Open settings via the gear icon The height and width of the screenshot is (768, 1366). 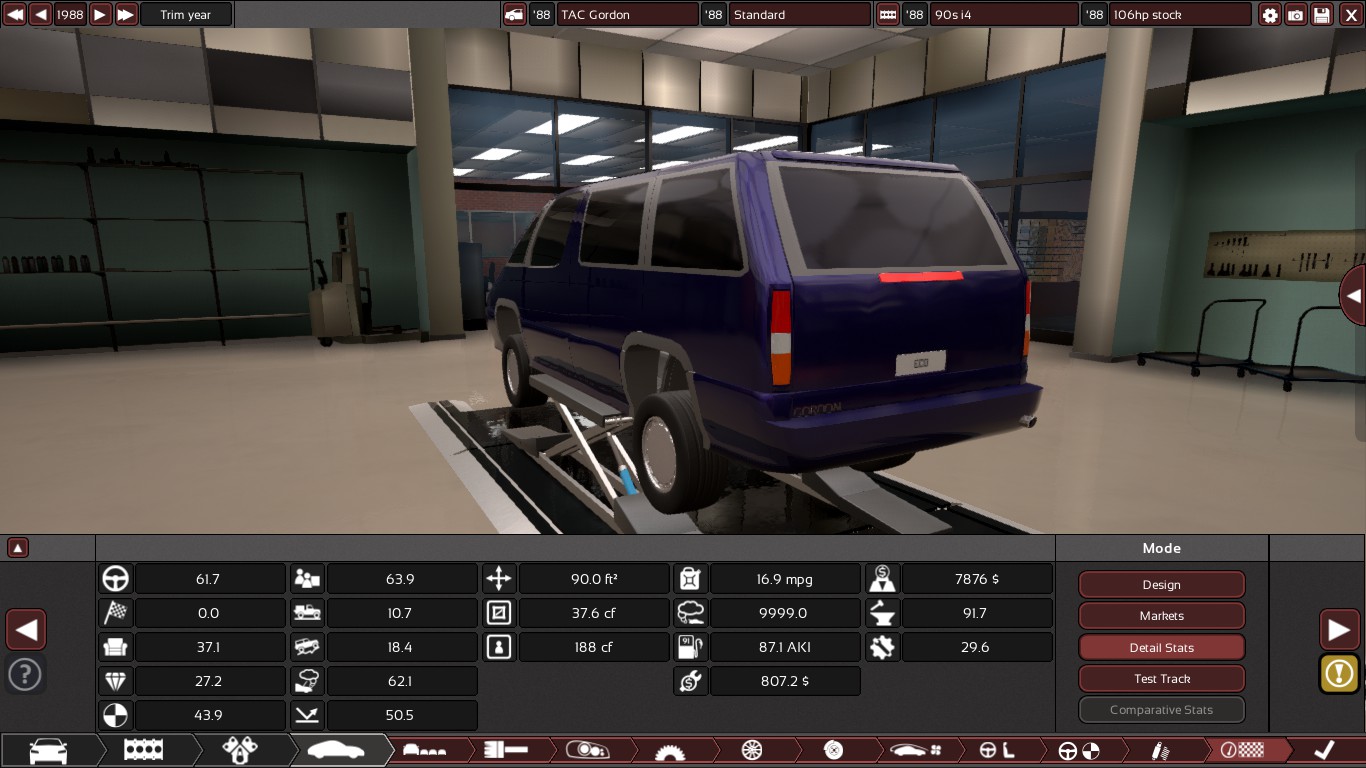click(x=1270, y=15)
